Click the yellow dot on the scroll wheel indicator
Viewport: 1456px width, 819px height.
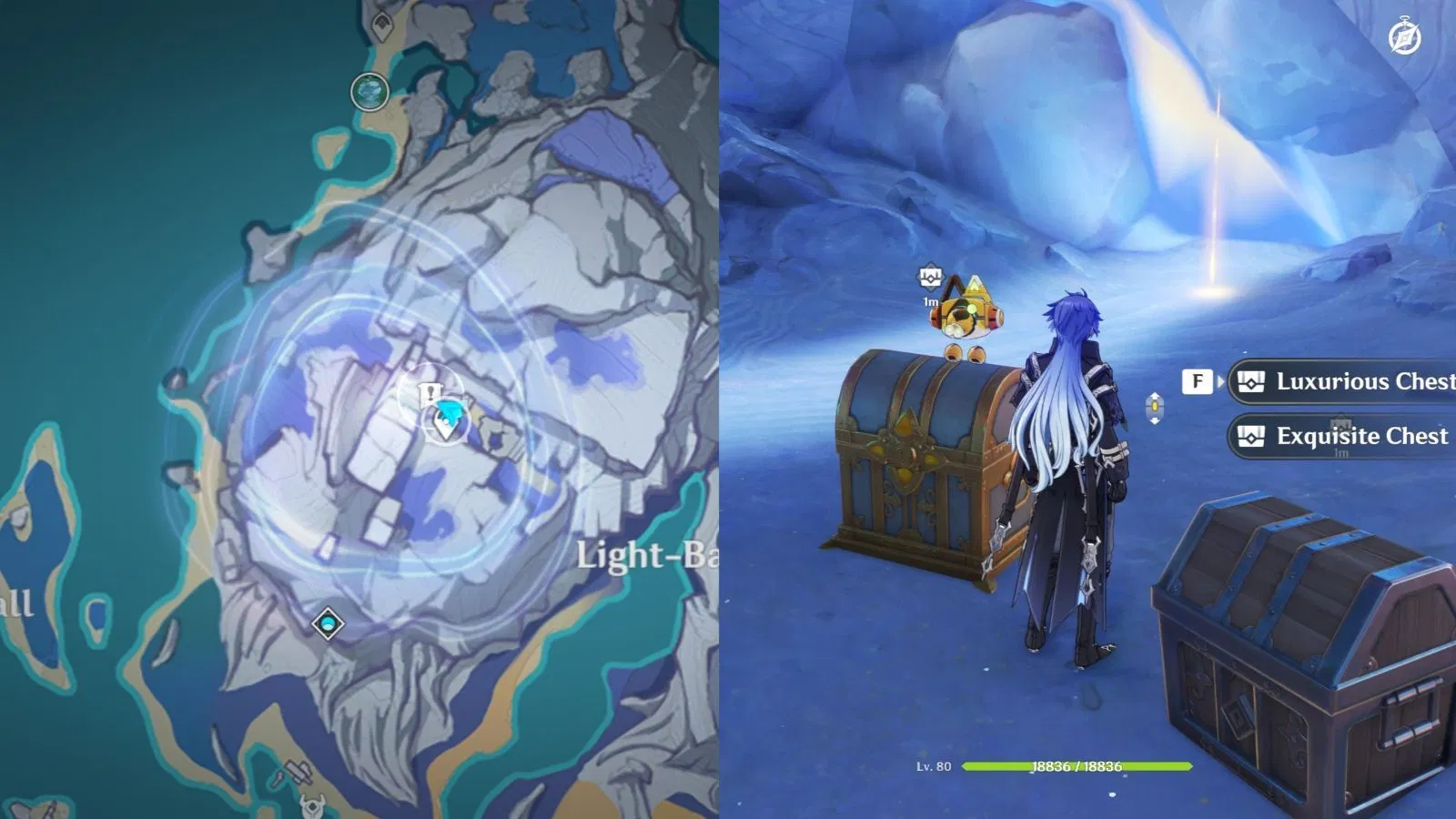[x=1154, y=408]
